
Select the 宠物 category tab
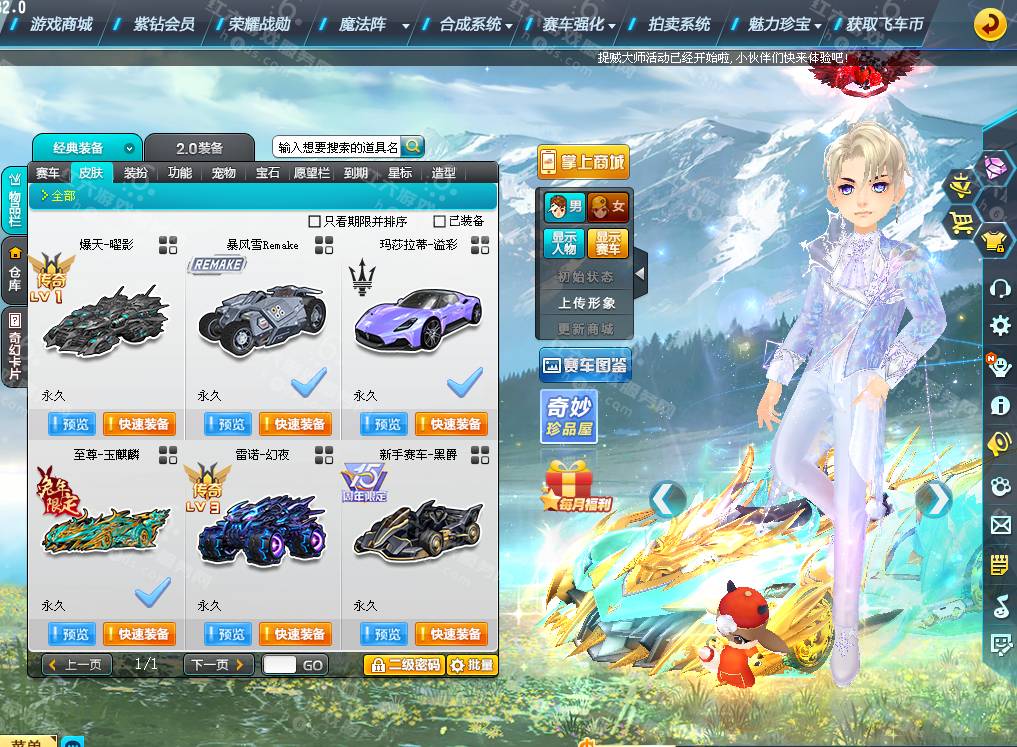(x=224, y=173)
